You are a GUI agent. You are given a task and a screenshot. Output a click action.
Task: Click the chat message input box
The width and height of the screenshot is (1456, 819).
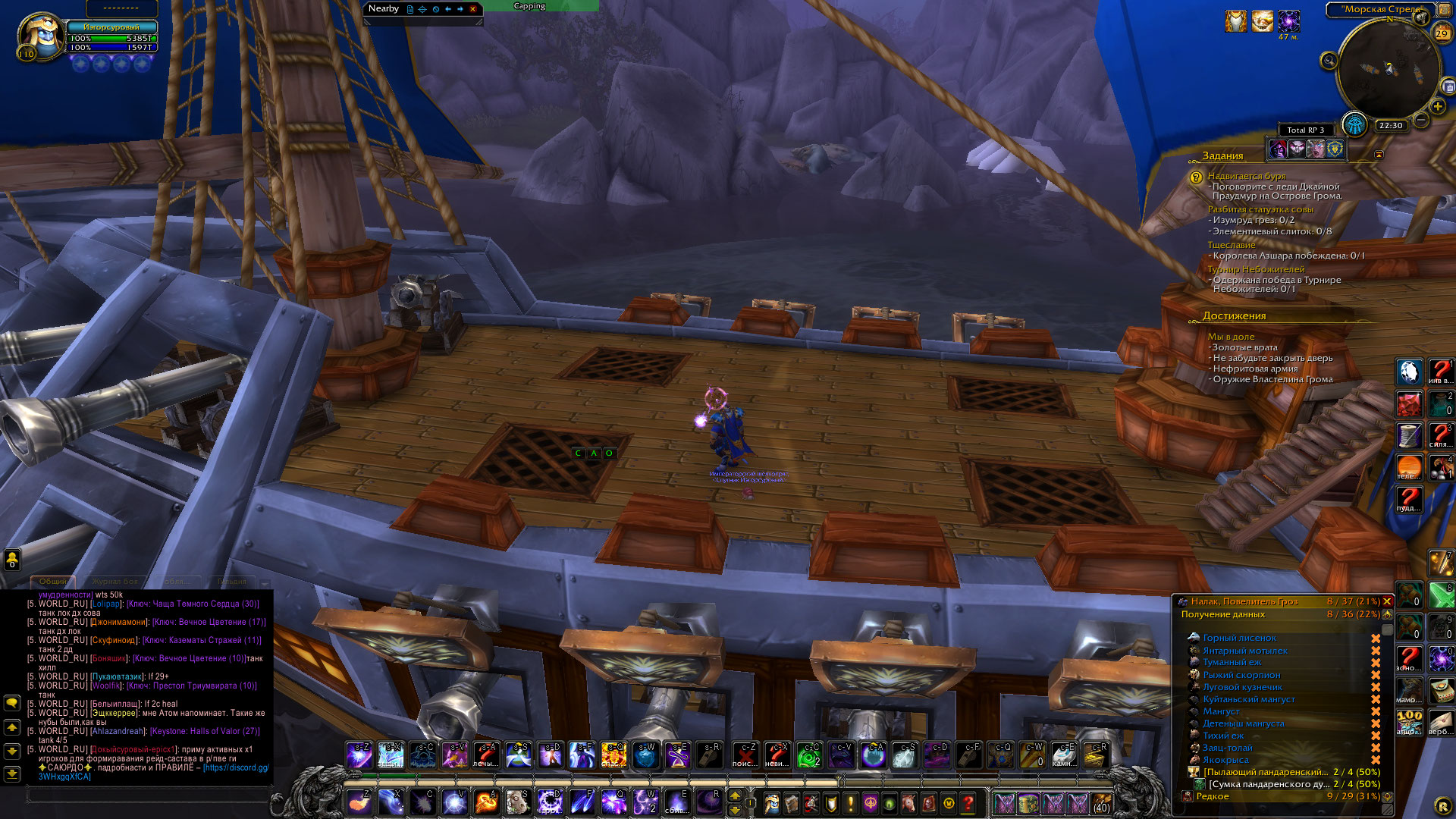148,795
